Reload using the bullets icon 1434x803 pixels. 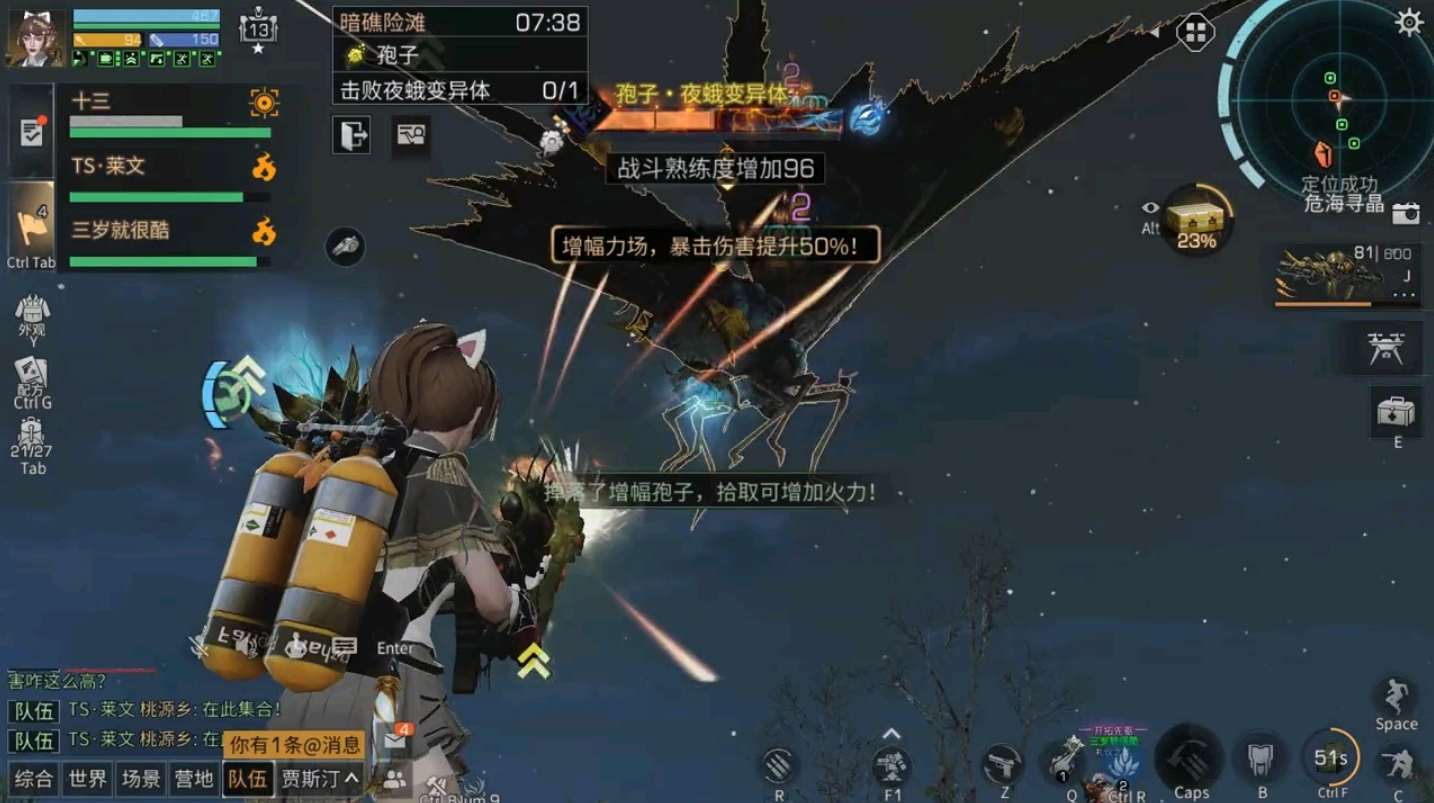pyautogui.click(x=779, y=766)
